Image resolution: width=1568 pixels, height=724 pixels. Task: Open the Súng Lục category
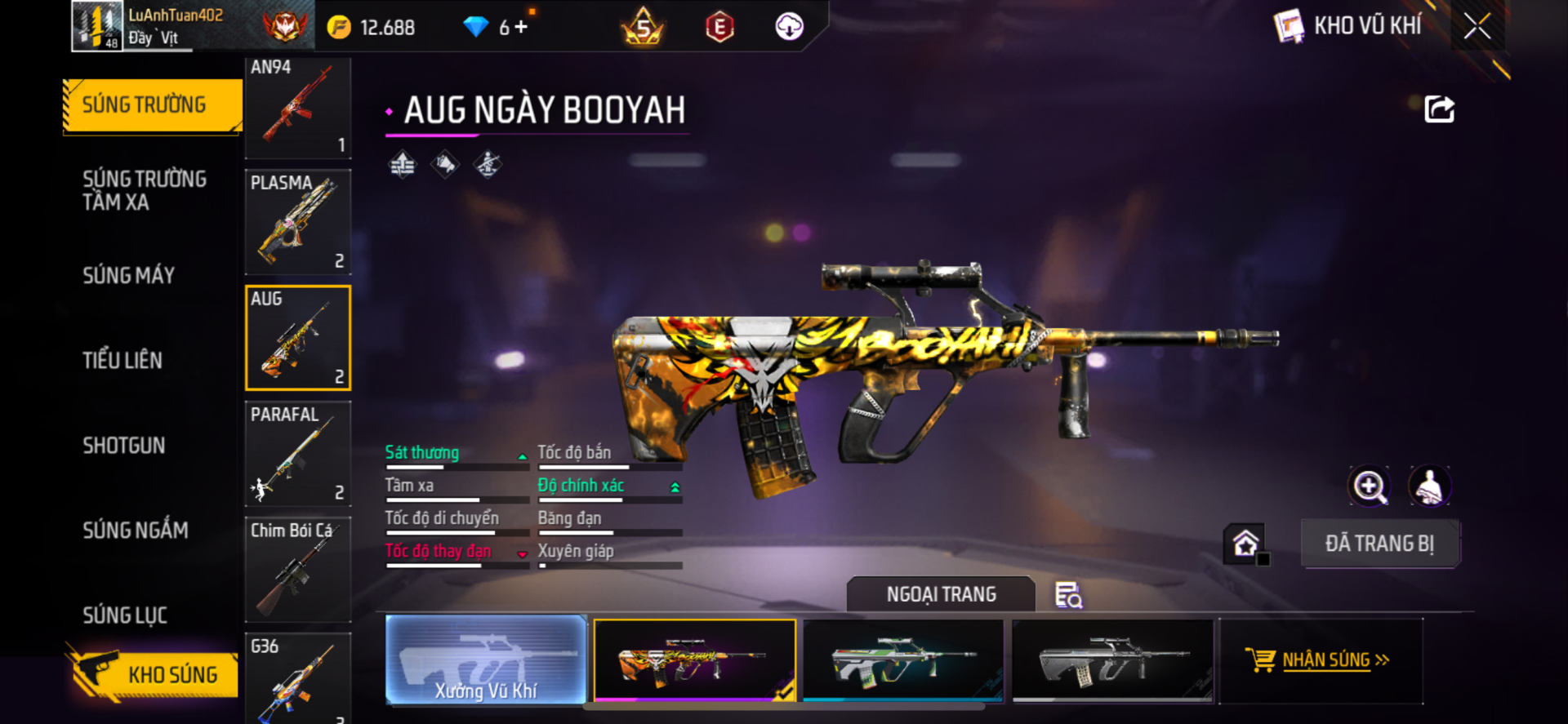coord(125,615)
